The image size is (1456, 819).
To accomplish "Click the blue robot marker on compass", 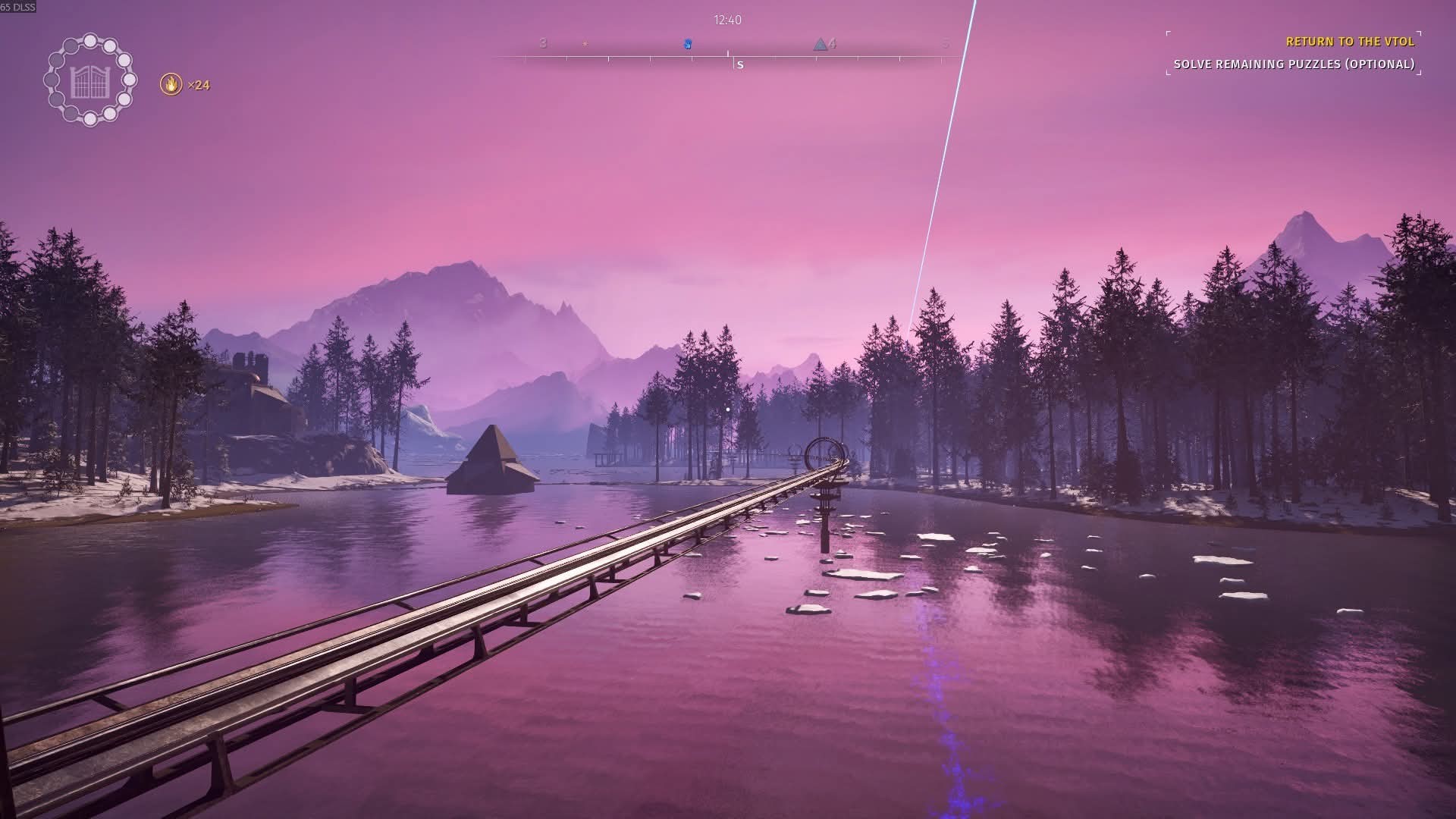I will [x=688, y=44].
